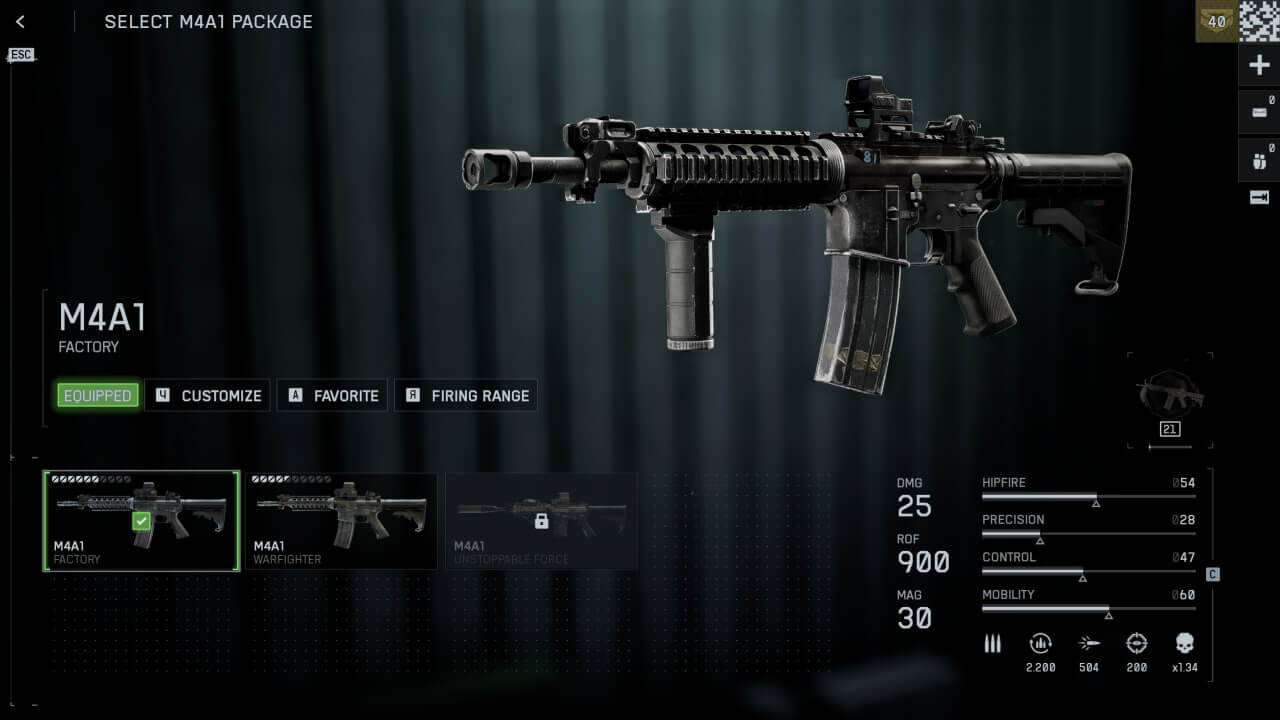The height and width of the screenshot is (720, 1280).
Task: Click the green Equipped button
Action: [97, 396]
